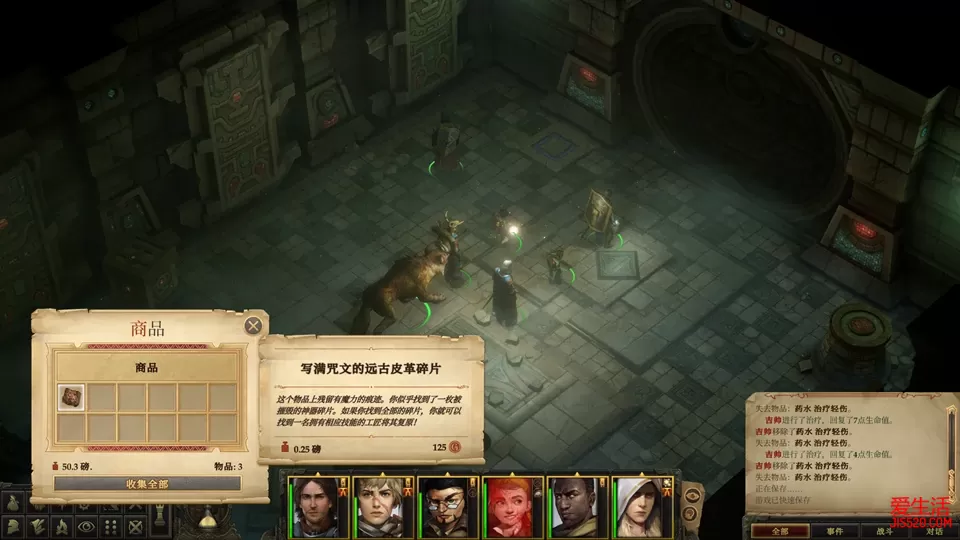Pick the dark-skinned man's portrait

tap(577, 506)
